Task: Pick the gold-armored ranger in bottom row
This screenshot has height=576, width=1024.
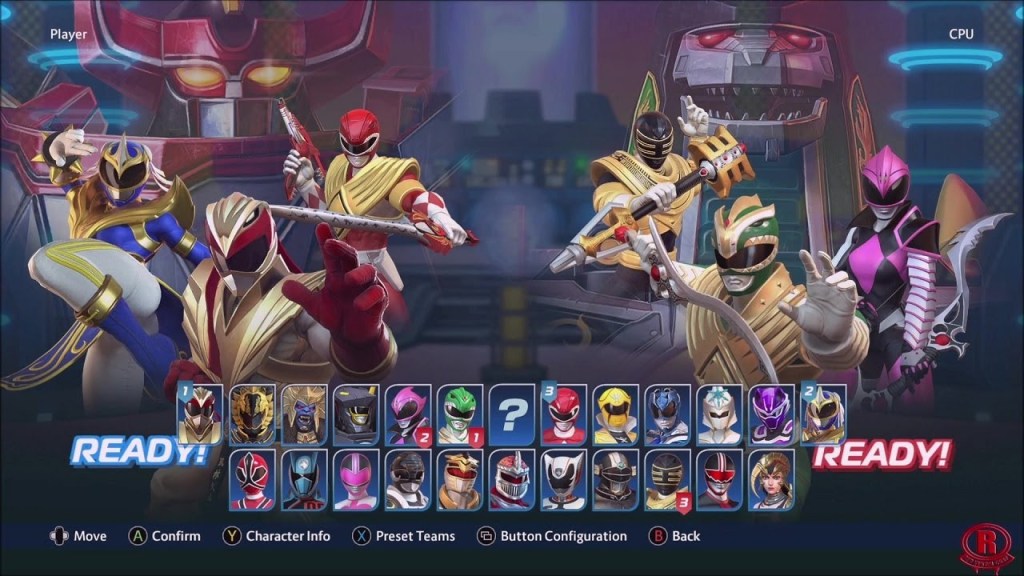Action: click(x=460, y=479)
